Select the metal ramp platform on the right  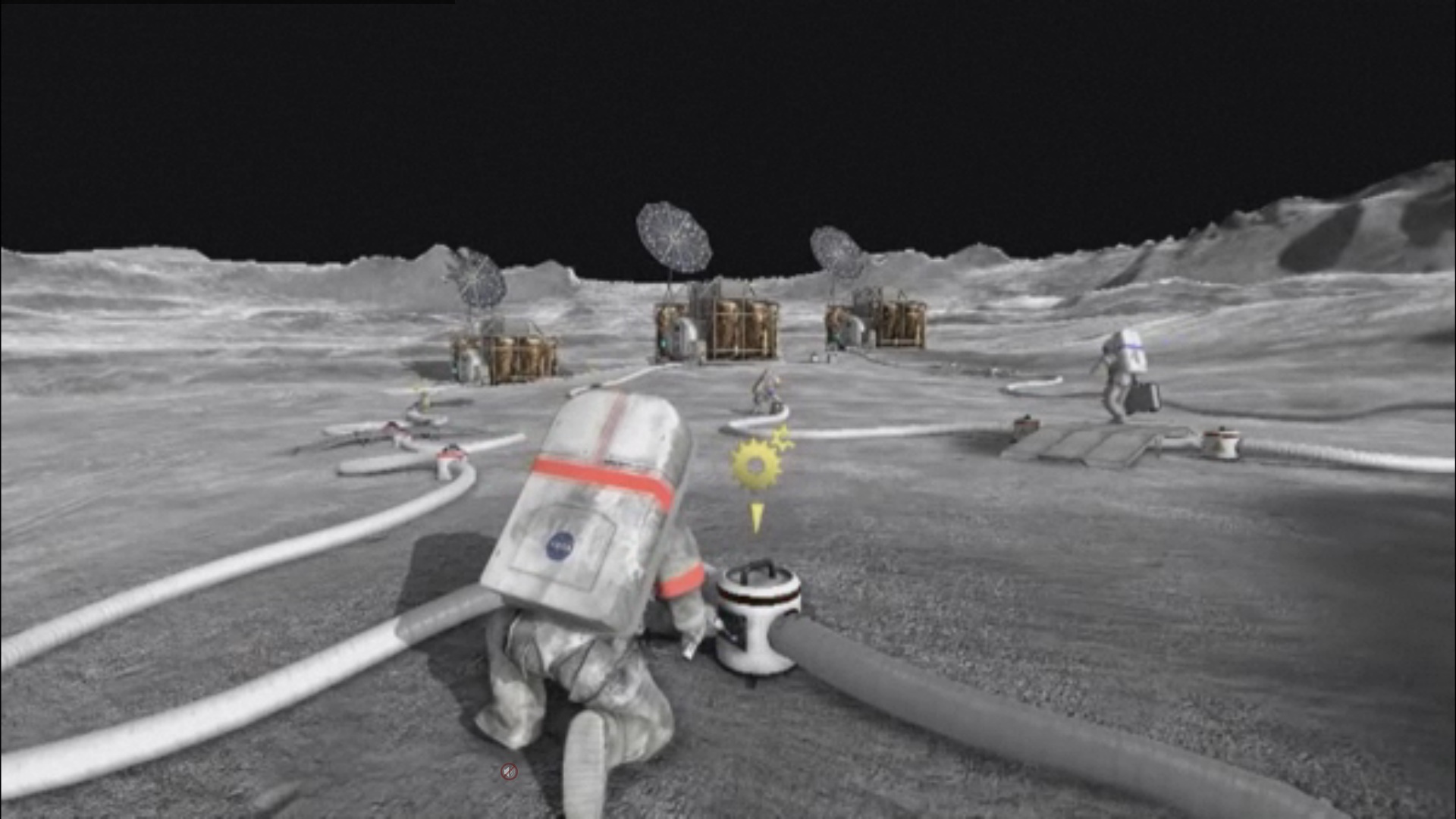tap(1092, 447)
